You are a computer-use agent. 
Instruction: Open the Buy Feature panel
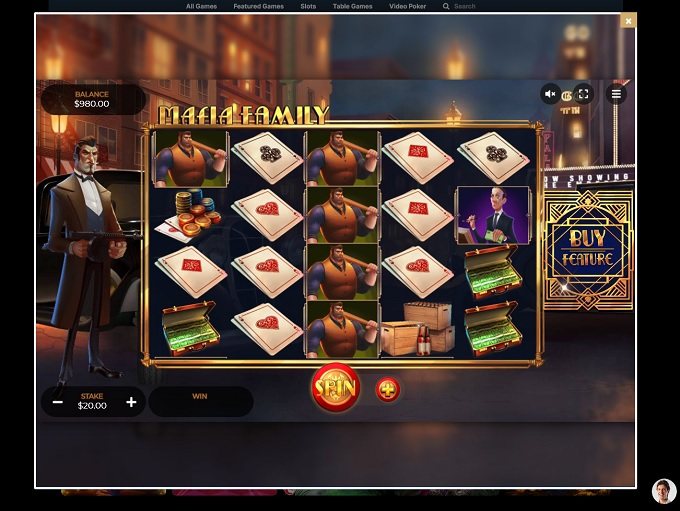pos(586,249)
